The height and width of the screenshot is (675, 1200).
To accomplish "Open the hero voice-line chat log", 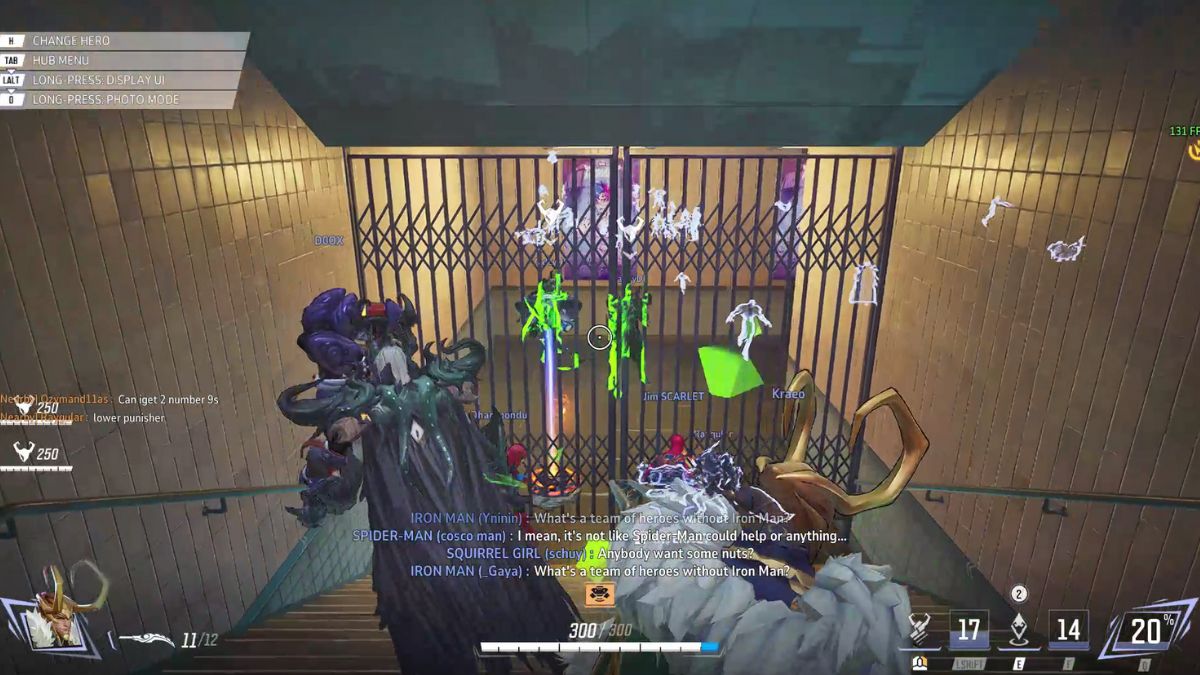I will [x=600, y=545].
